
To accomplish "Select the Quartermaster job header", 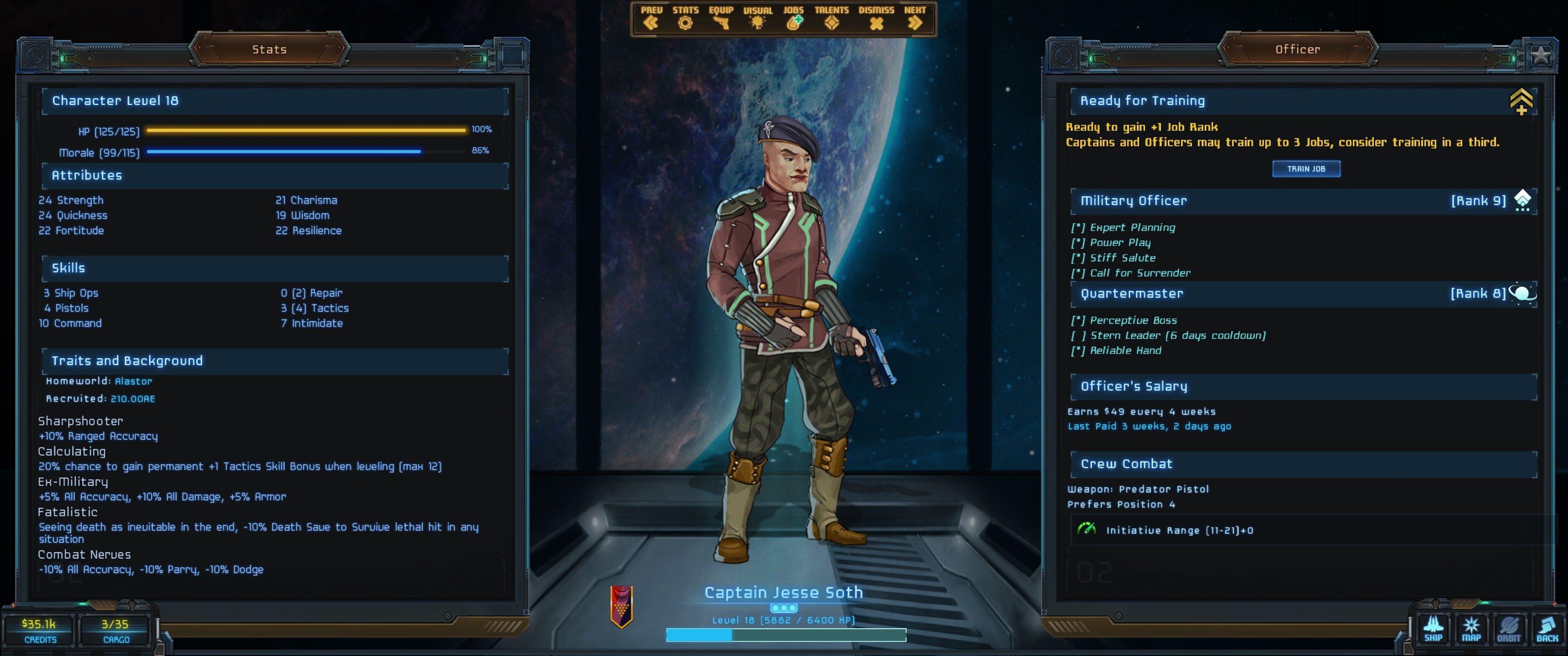I will click(1132, 293).
